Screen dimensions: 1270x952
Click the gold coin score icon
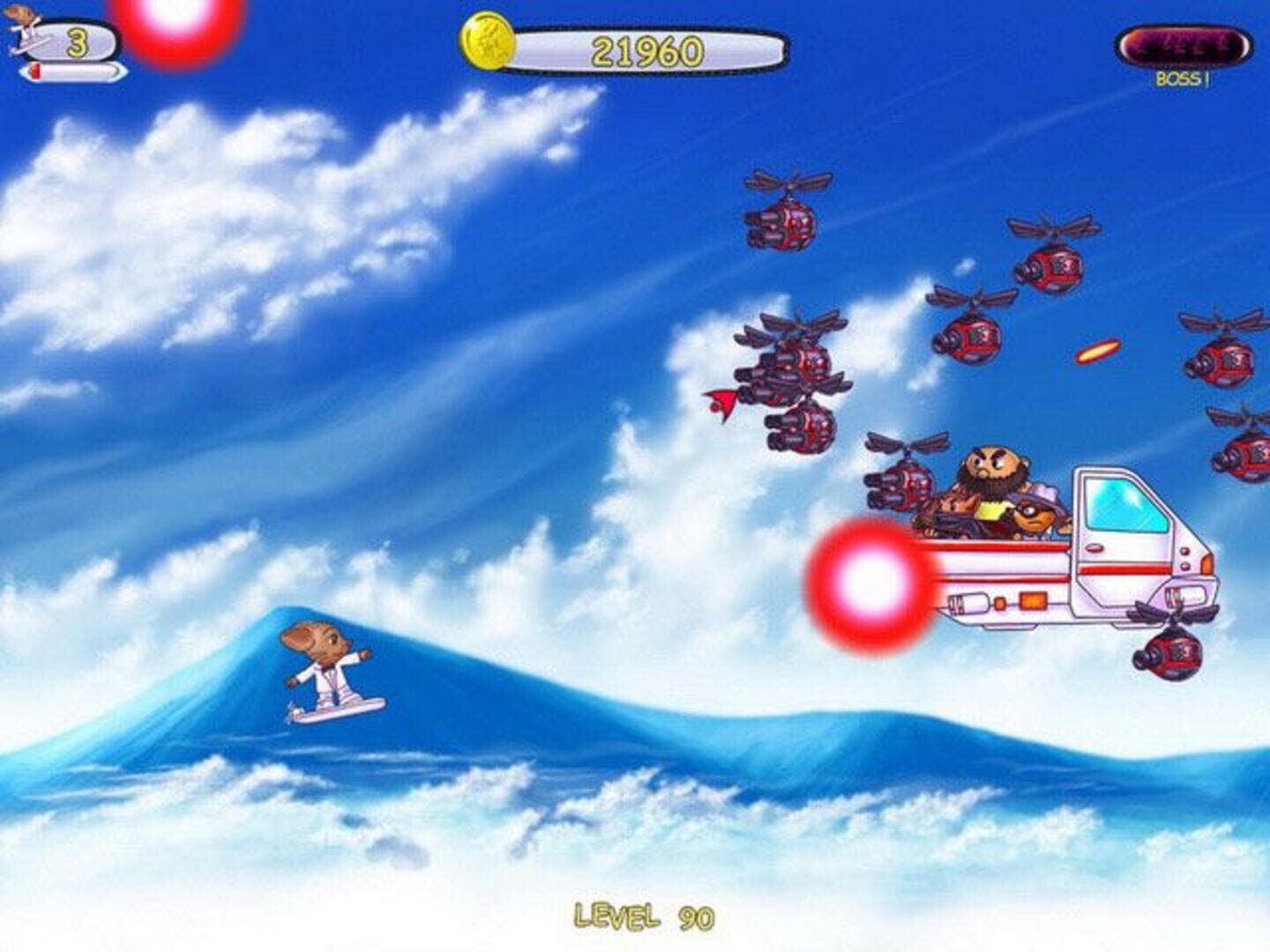point(486,41)
